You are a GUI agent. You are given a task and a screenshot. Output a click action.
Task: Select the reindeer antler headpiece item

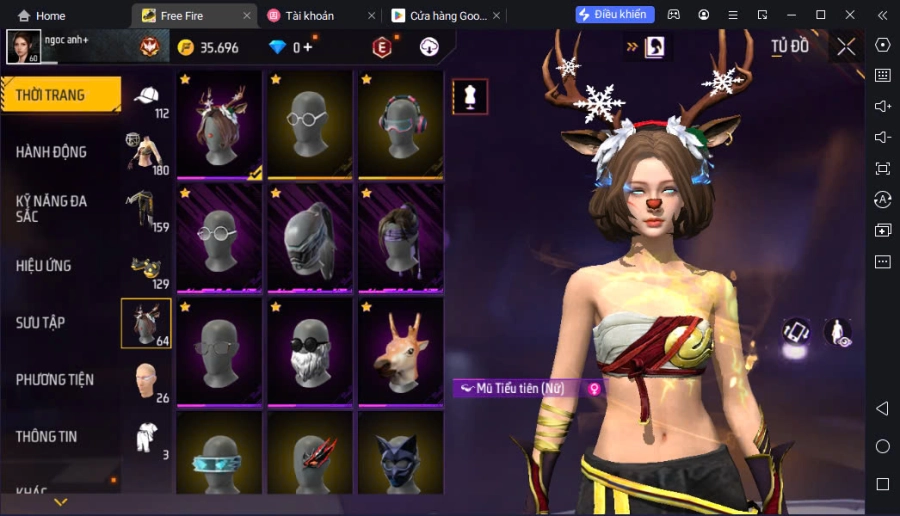pos(220,125)
